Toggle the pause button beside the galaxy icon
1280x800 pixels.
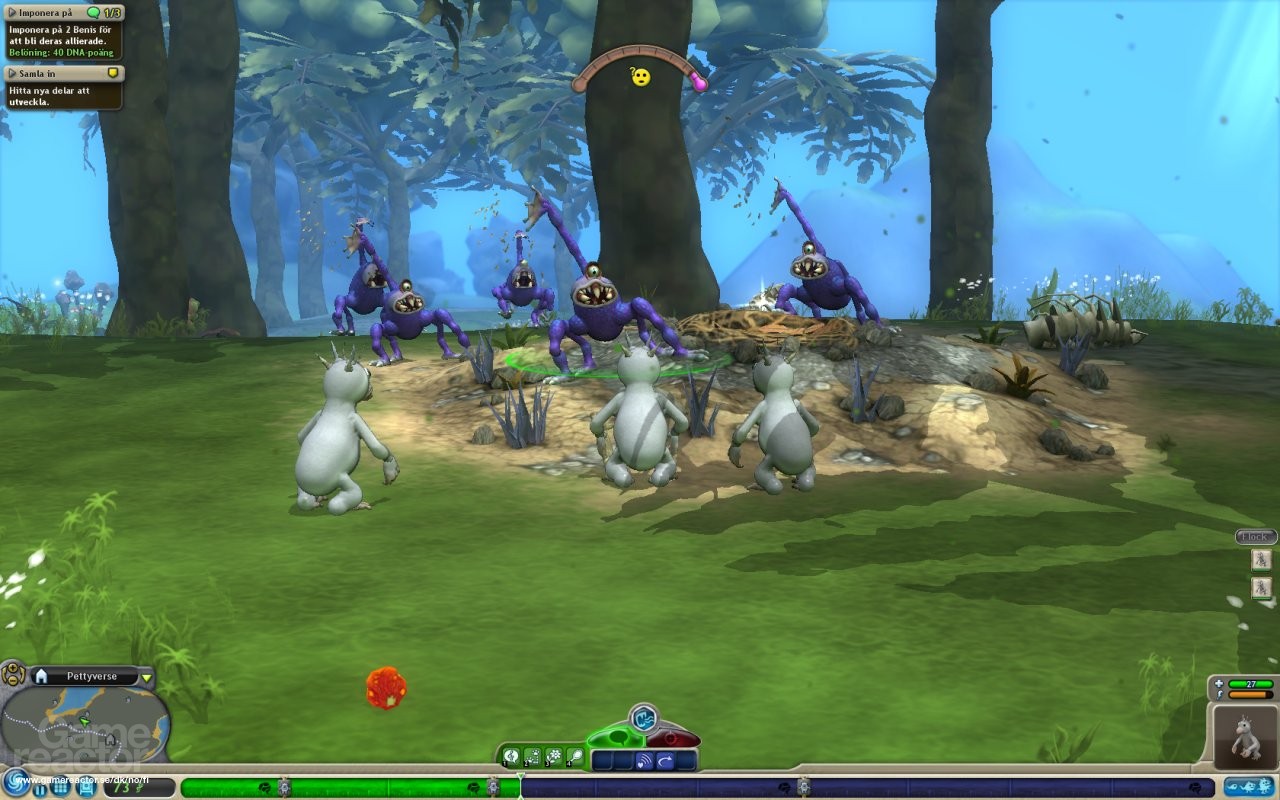pyautogui.click(x=41, y=788)
